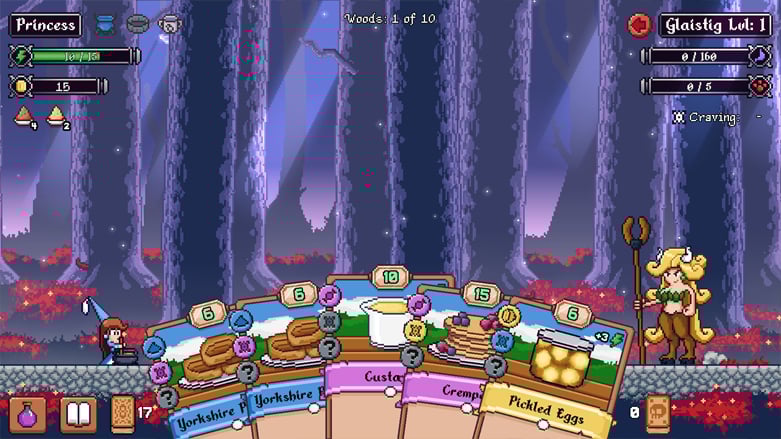
Task: Inspect the green garnish stack with 2
Action: [x=58, y=117]
